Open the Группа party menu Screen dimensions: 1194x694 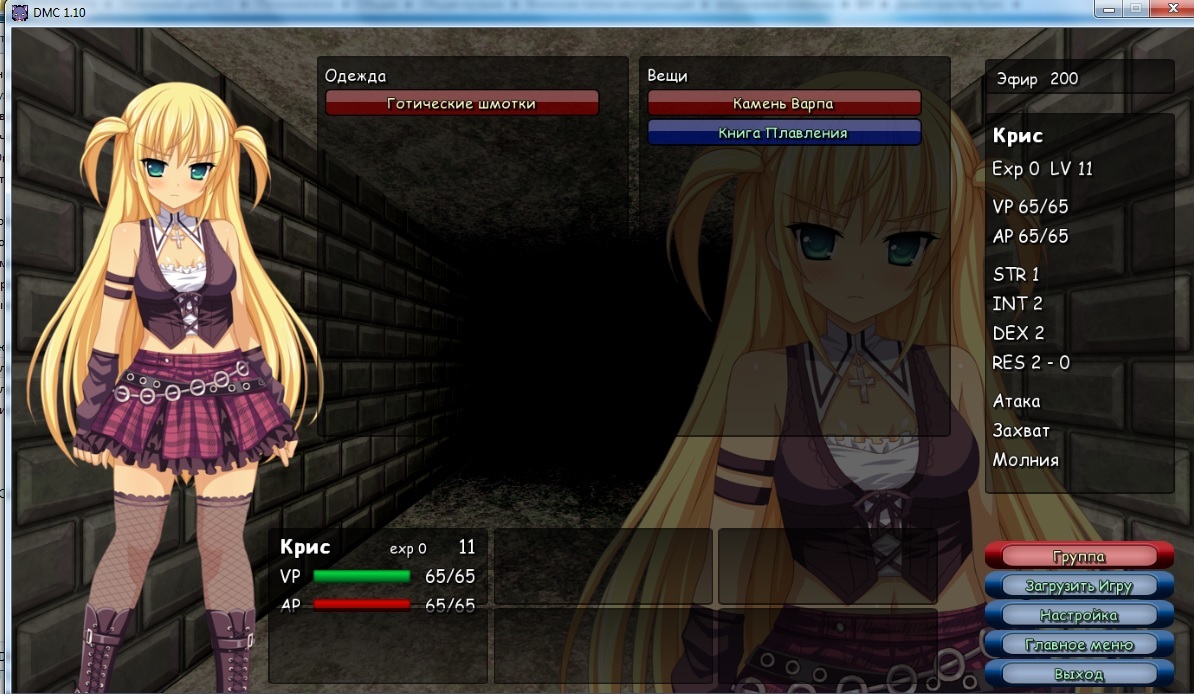pos(1078,556)
